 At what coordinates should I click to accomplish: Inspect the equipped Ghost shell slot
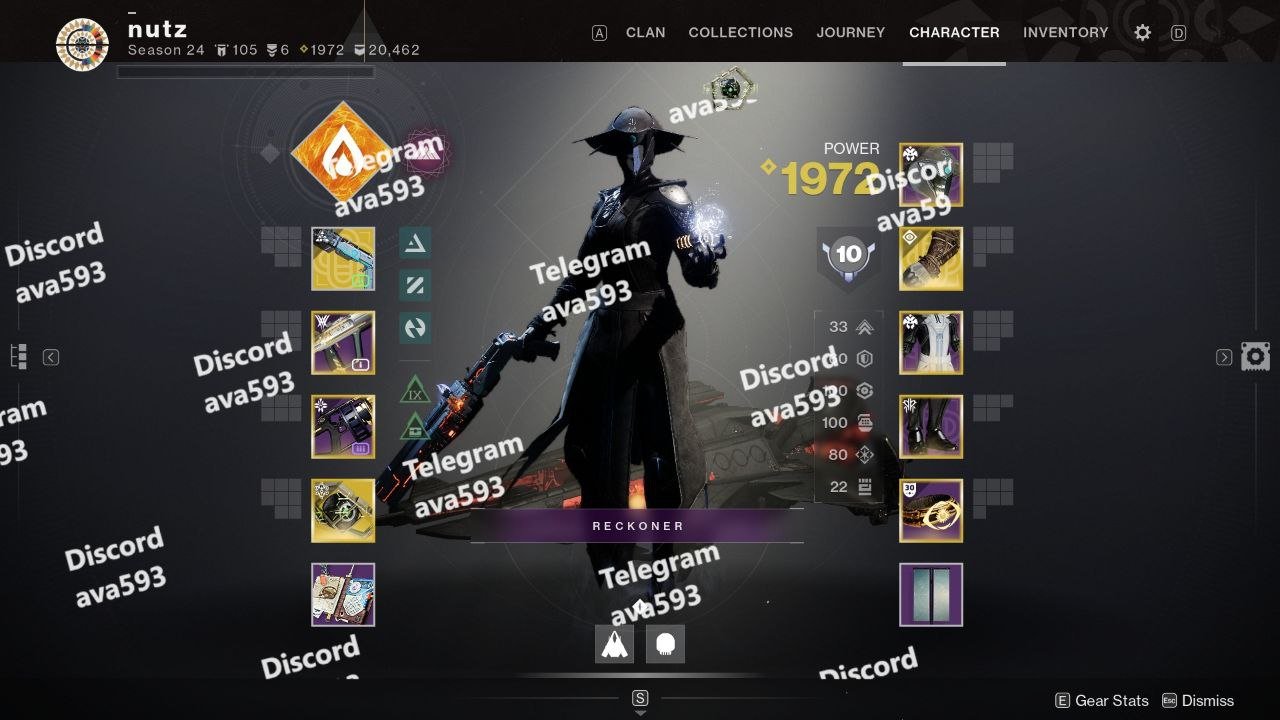[x=343, y=511]
